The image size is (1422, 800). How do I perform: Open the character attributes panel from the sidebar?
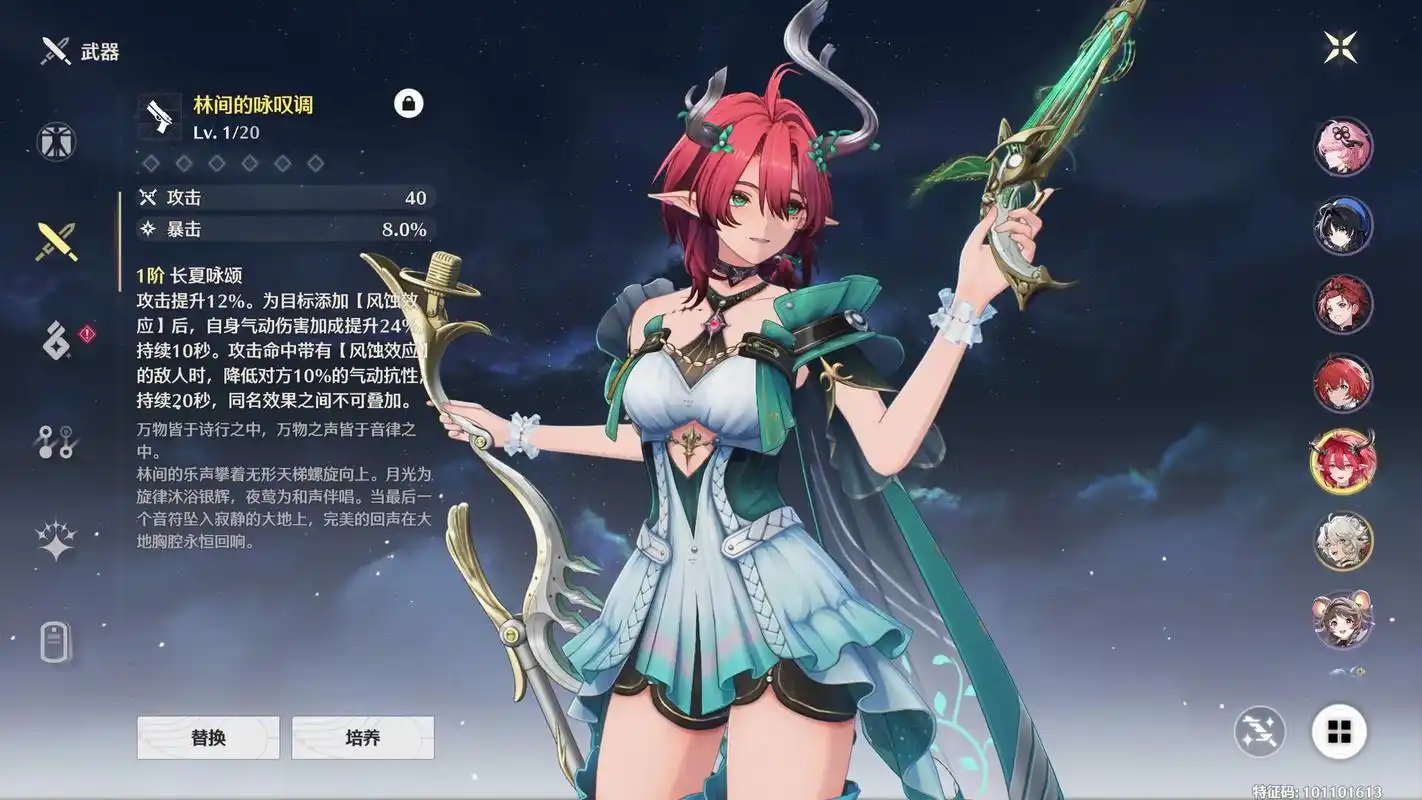55,141
